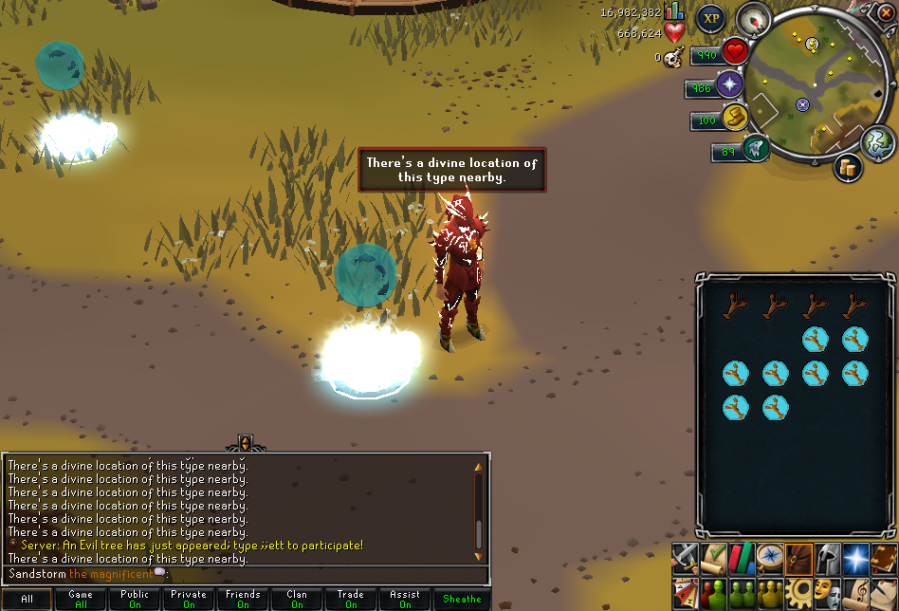
Task: Open the combat styles crossed-swords tab
Action: tap(684, 558)
